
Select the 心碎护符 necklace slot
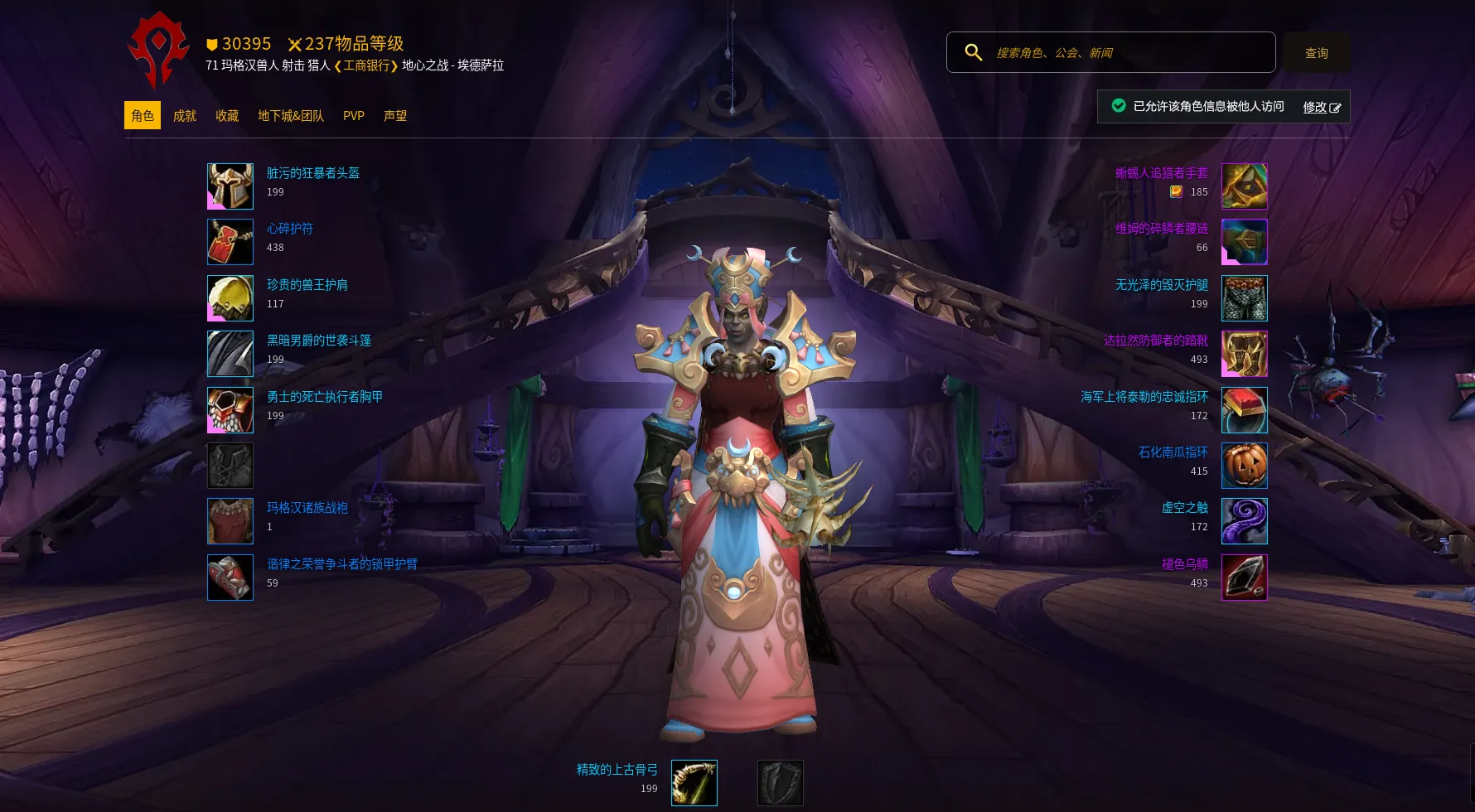pyautogui.click(x=230, y=242)
